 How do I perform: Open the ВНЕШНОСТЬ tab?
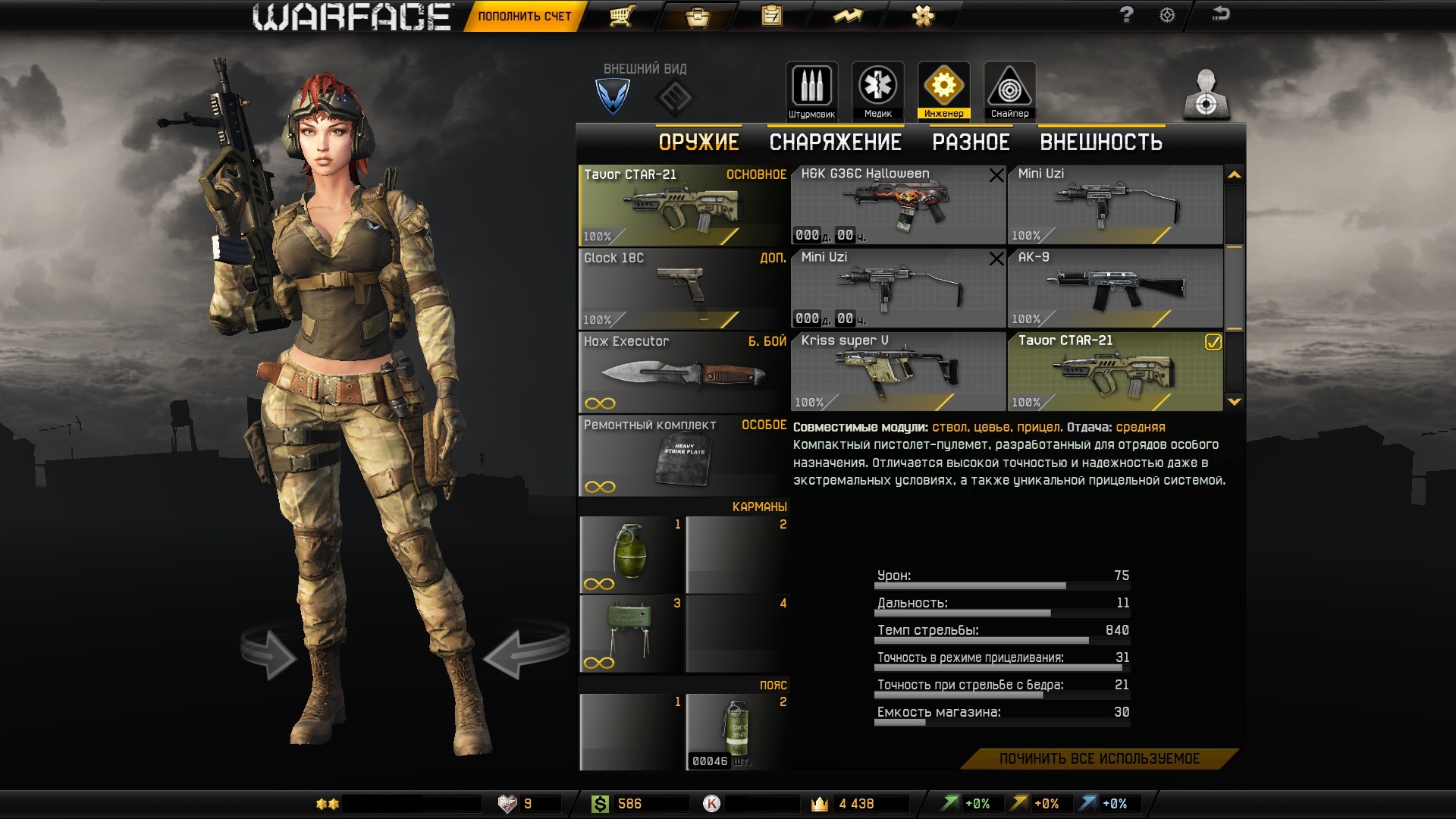[1100, 143]
